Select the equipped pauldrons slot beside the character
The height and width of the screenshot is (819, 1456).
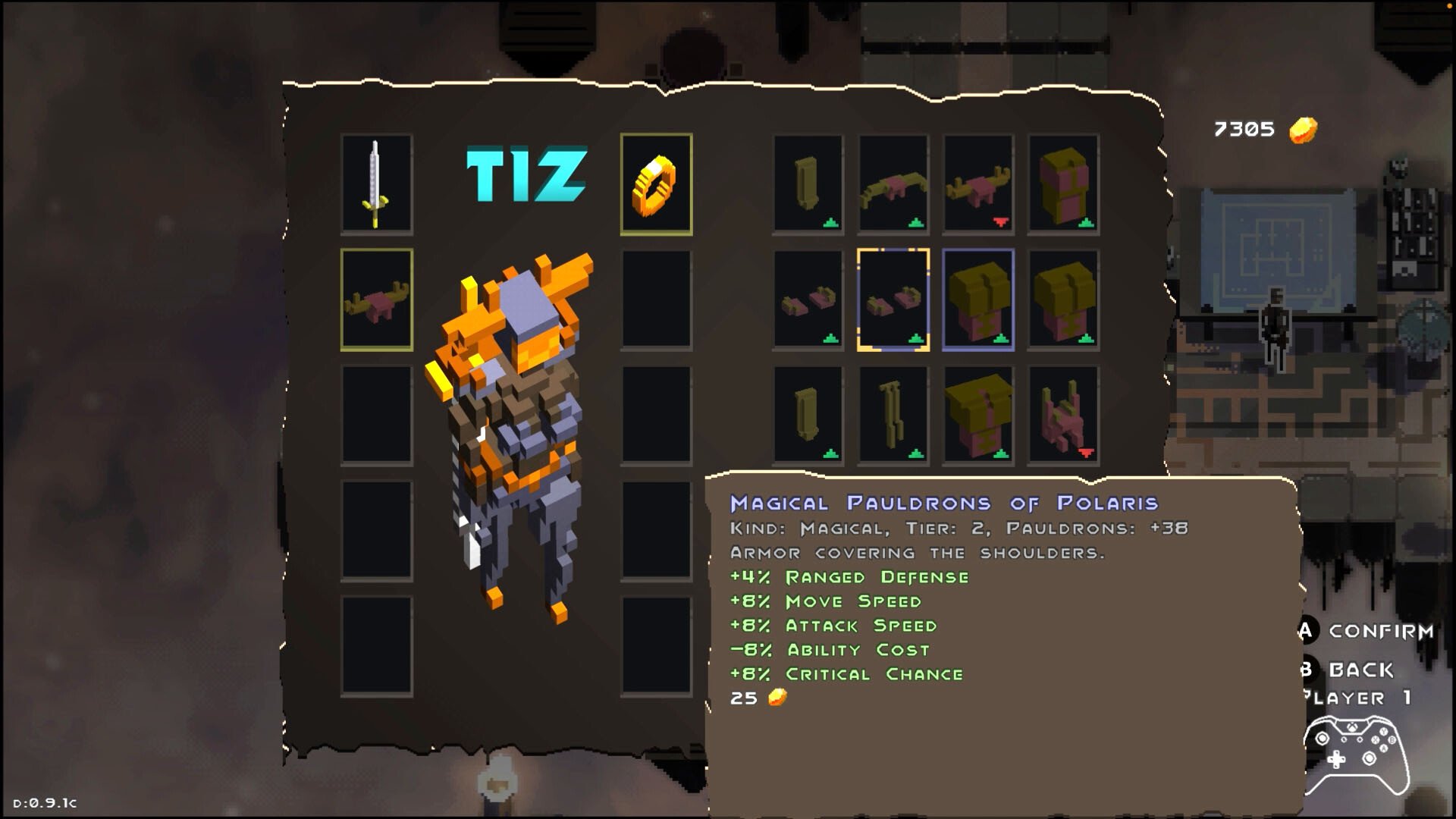click(376, 300)
